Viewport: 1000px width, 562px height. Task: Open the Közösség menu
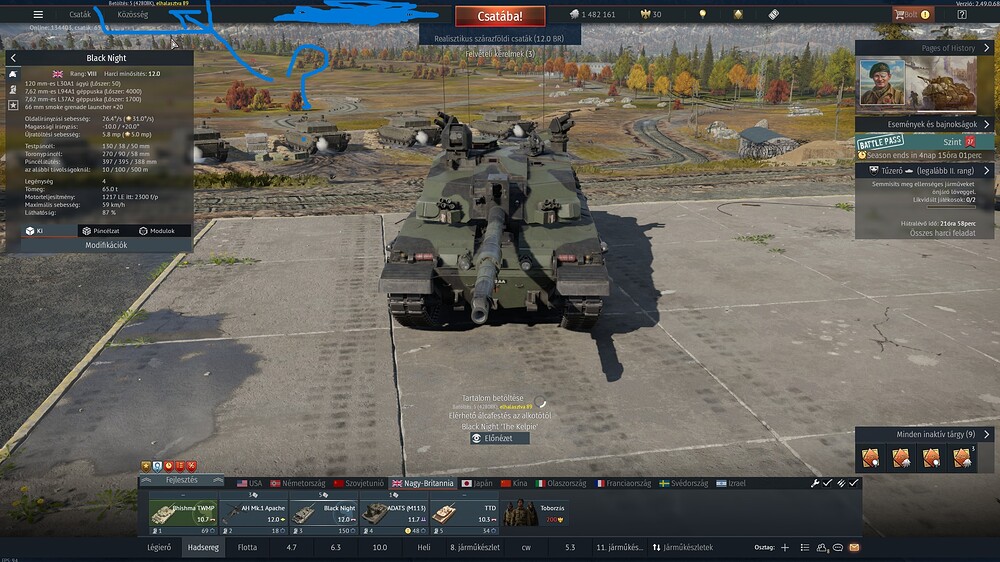coord(132,15)
